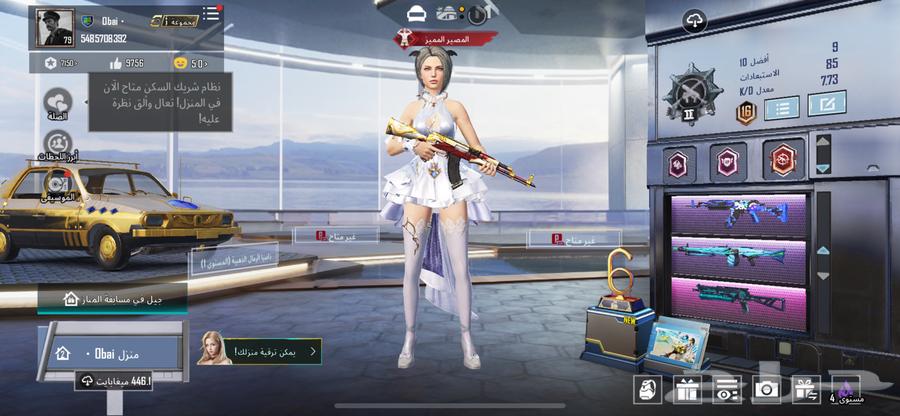Open the stats details list button
This screenshot has width=900, height=416.
point(781,107)
